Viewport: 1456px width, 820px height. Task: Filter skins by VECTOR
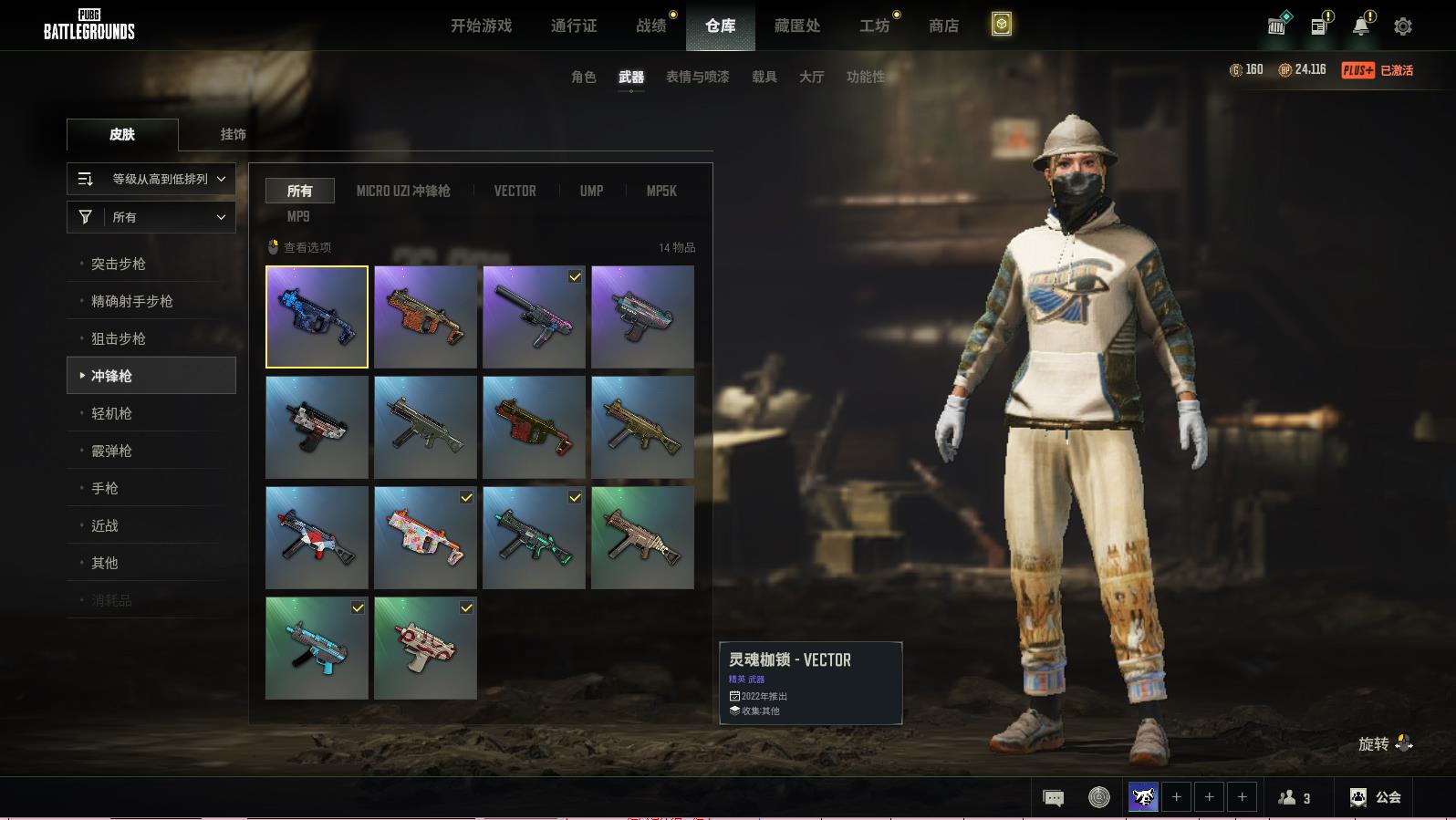point(515,191)
